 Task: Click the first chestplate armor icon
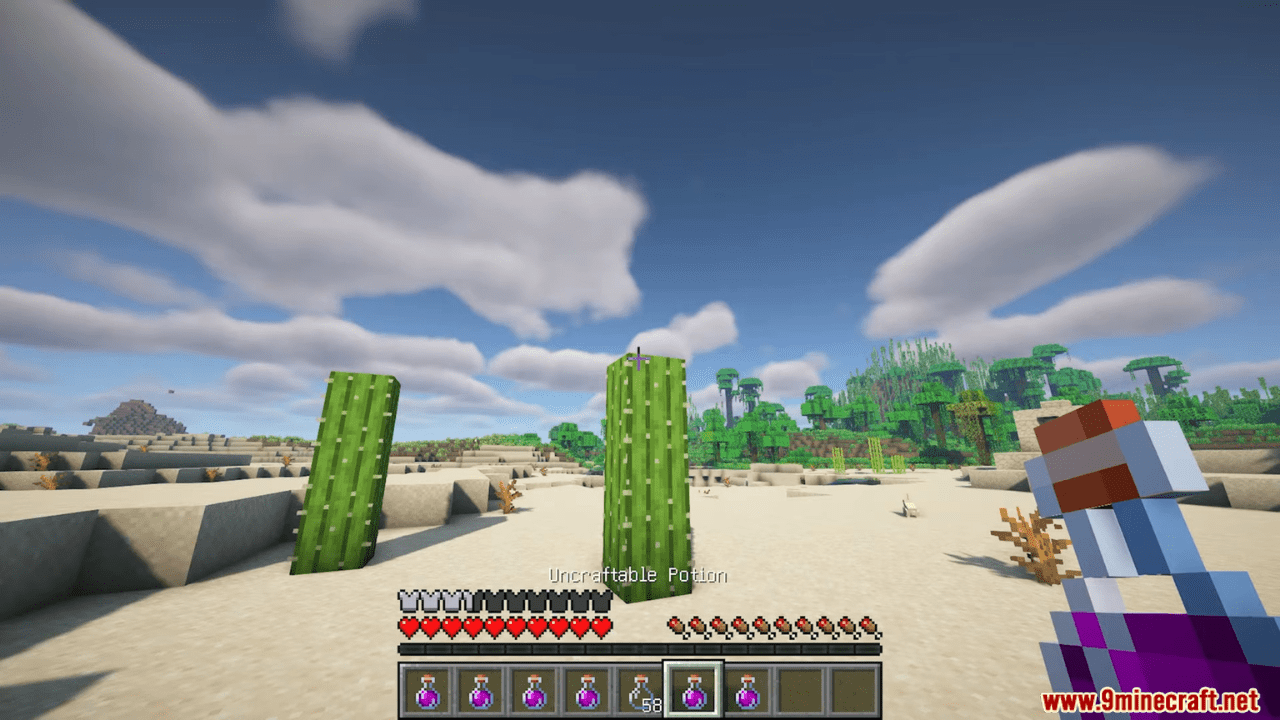[x=408, y=601]
